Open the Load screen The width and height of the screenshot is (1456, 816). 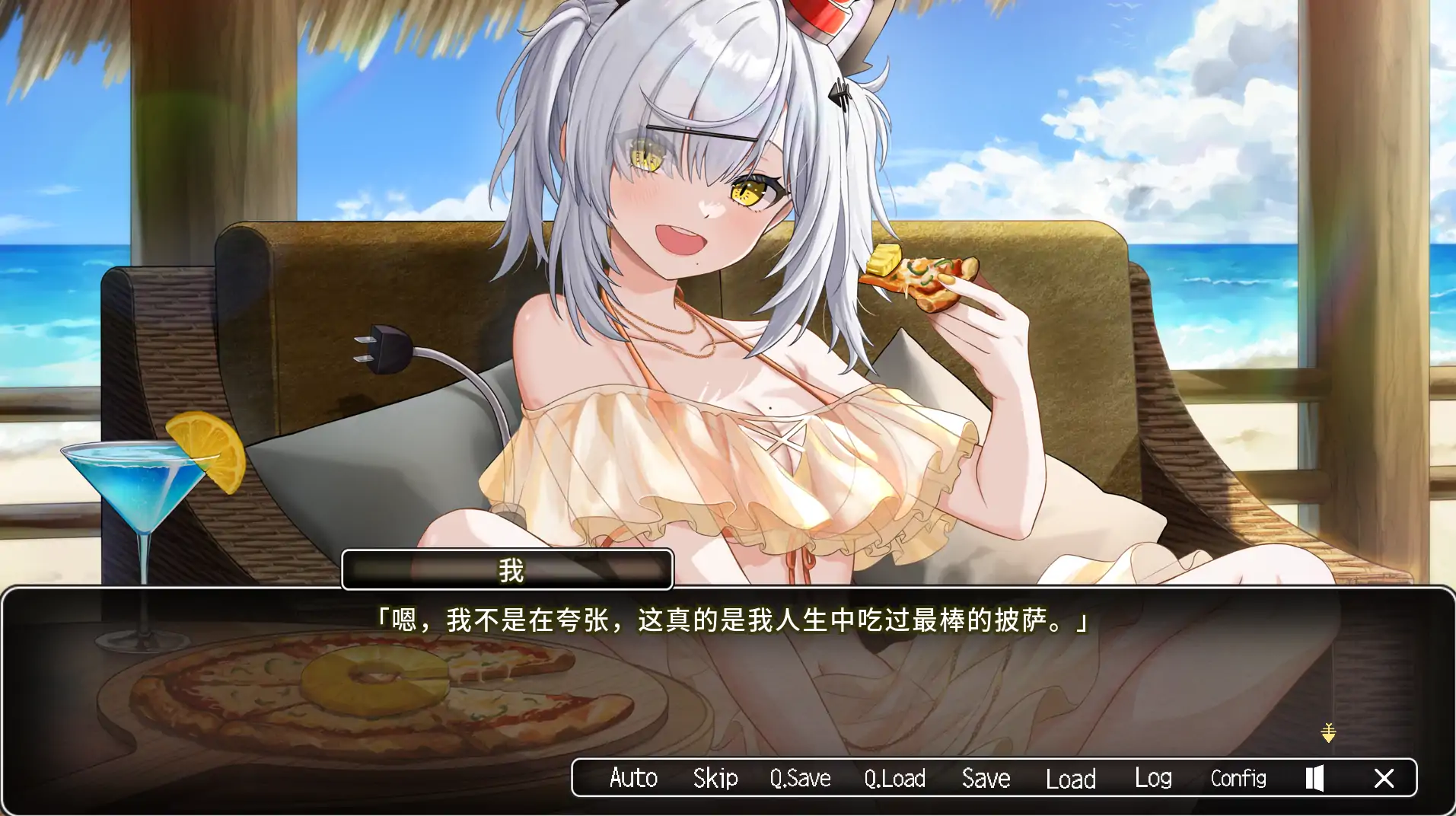[1070, 778]
